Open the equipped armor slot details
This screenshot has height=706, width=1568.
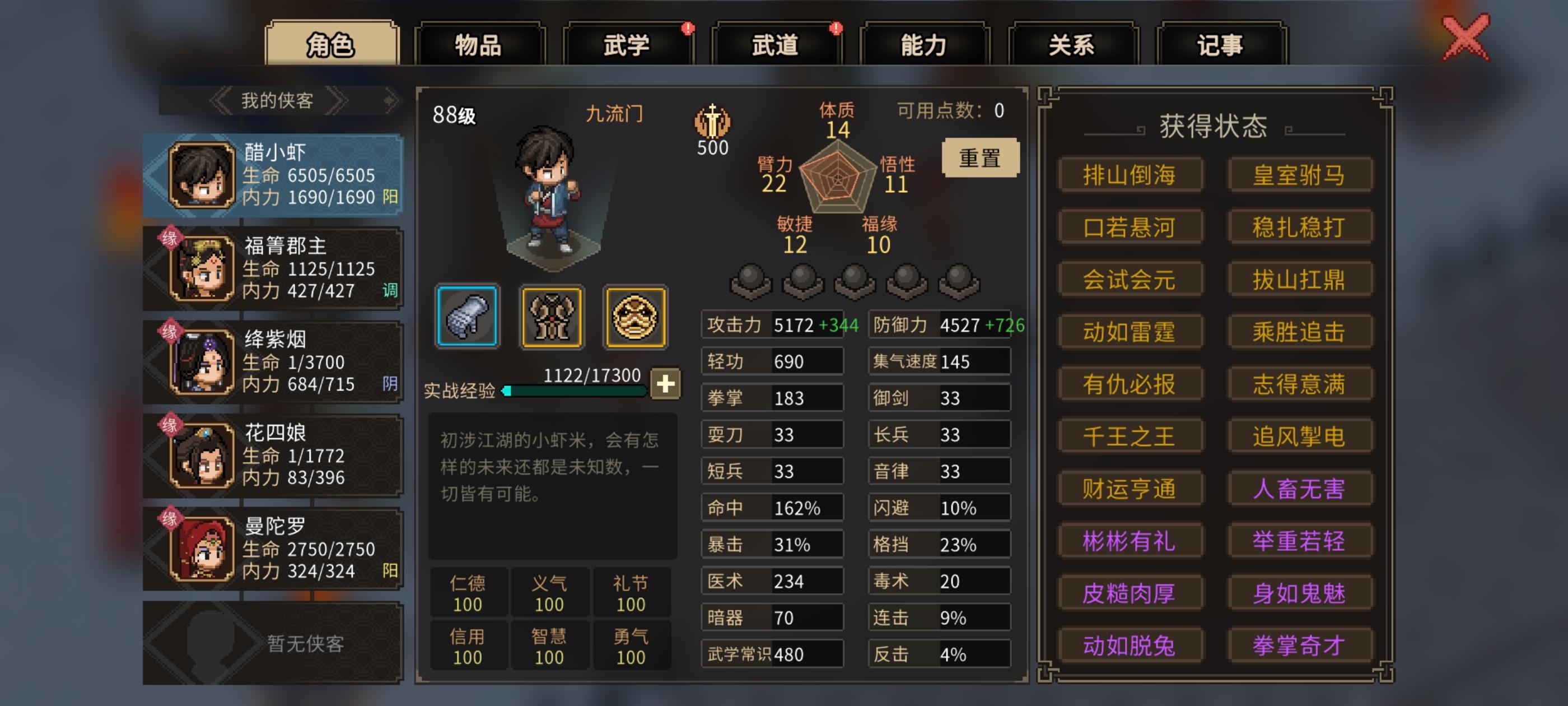[551, 317]
